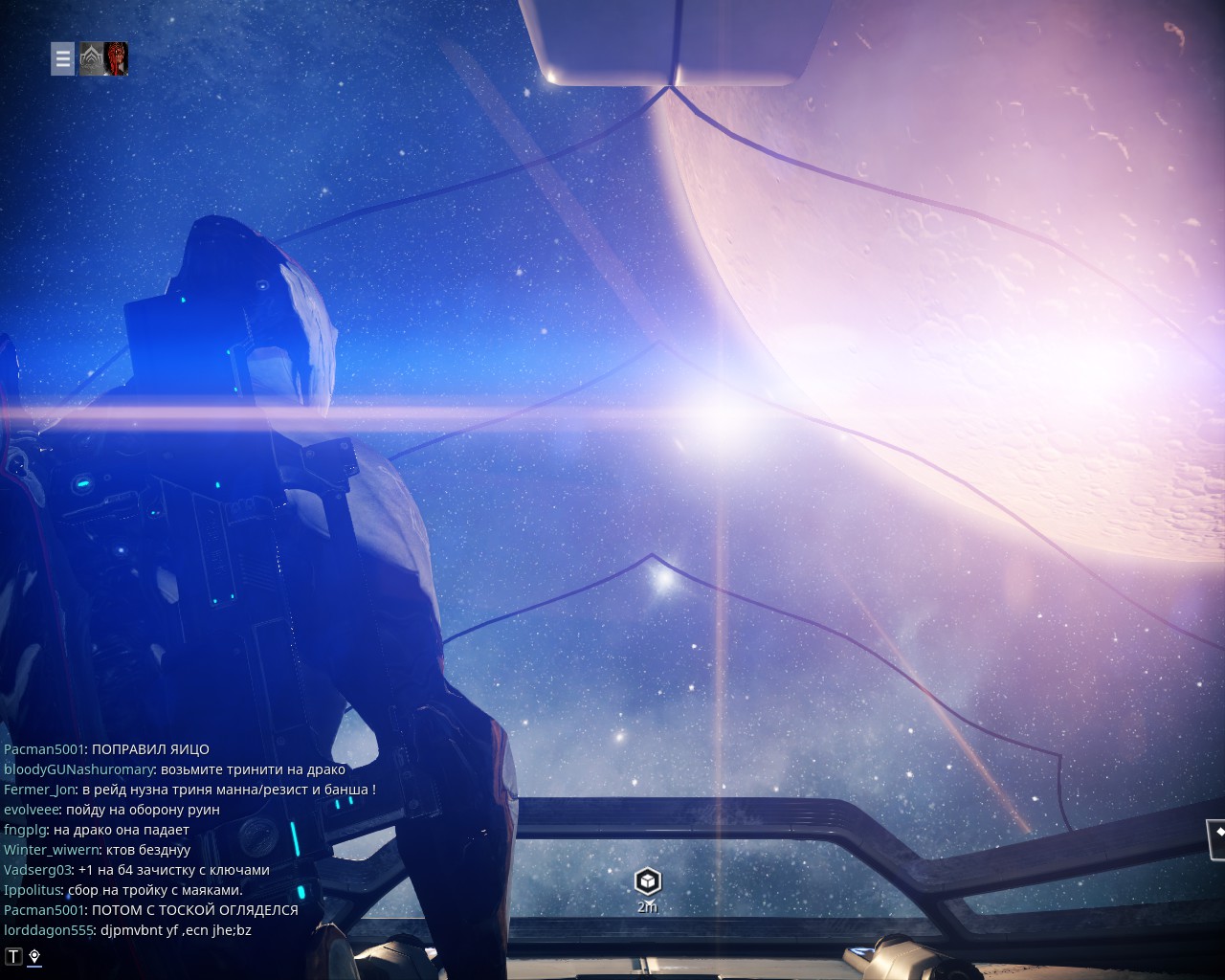Screen dimensions: 1225x980
Task: Click Pacman5001's name in chat
Action: [44, 749]
